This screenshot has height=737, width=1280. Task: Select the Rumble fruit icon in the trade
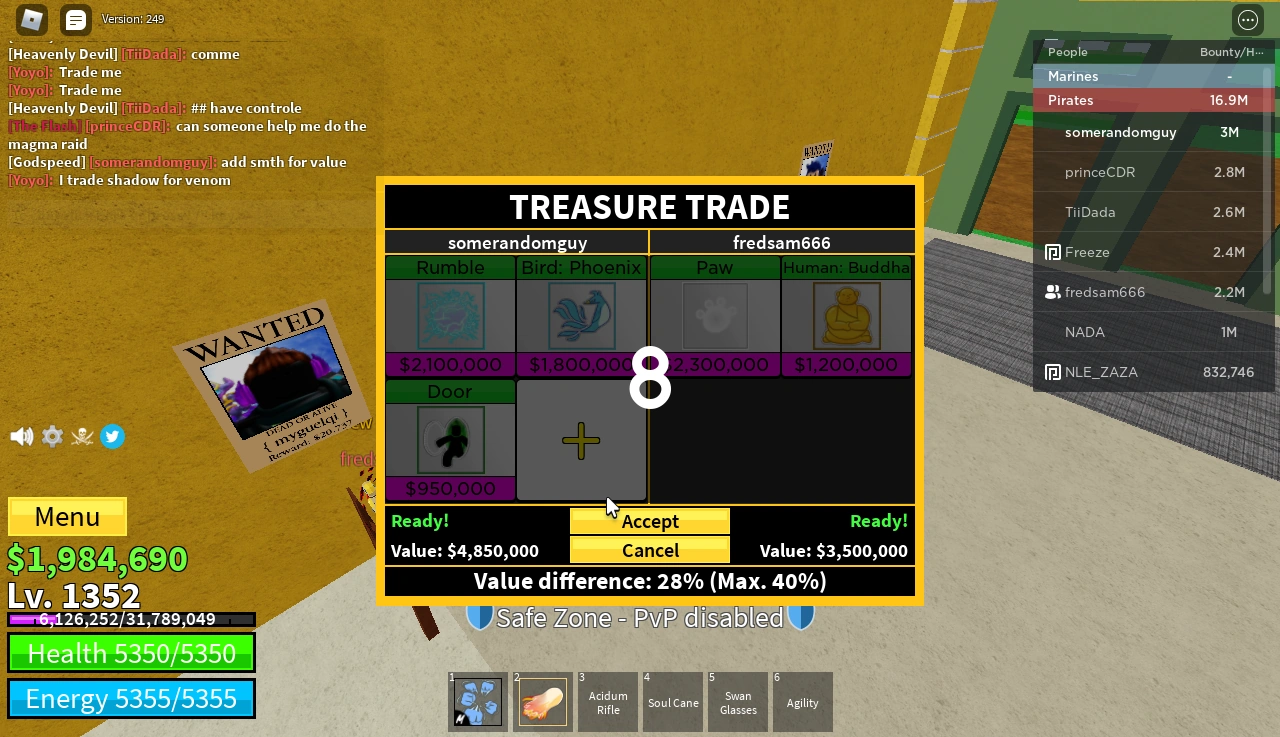coord(449,316)
